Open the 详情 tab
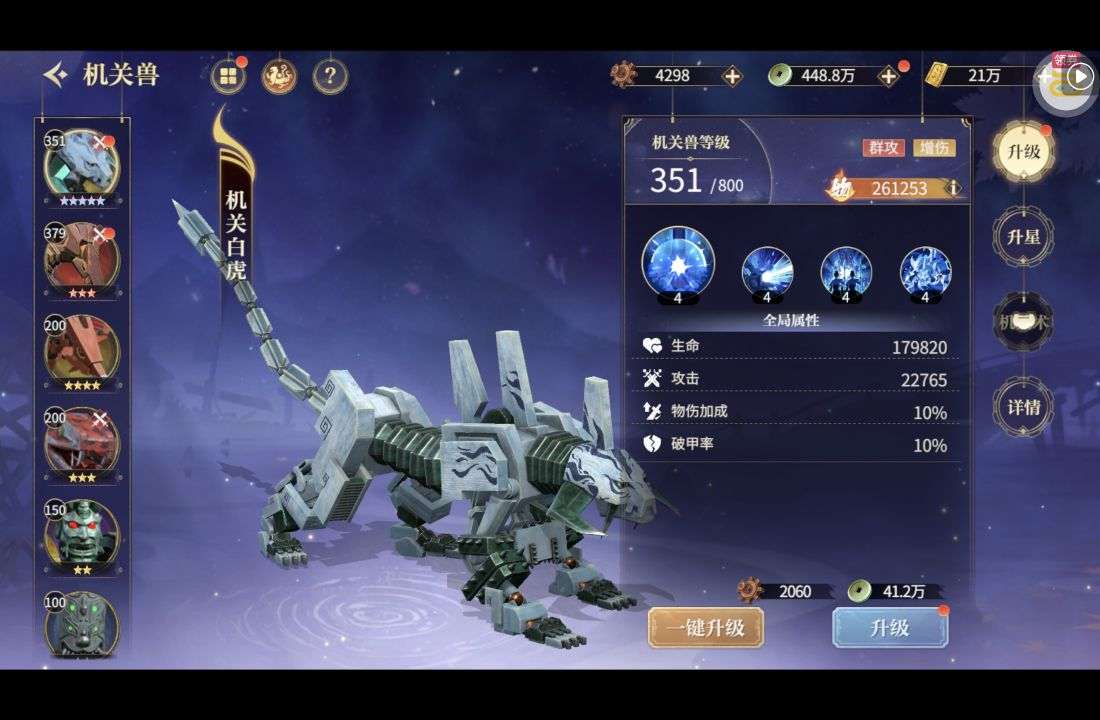 pyautogui.click(x=1023, y=407)
